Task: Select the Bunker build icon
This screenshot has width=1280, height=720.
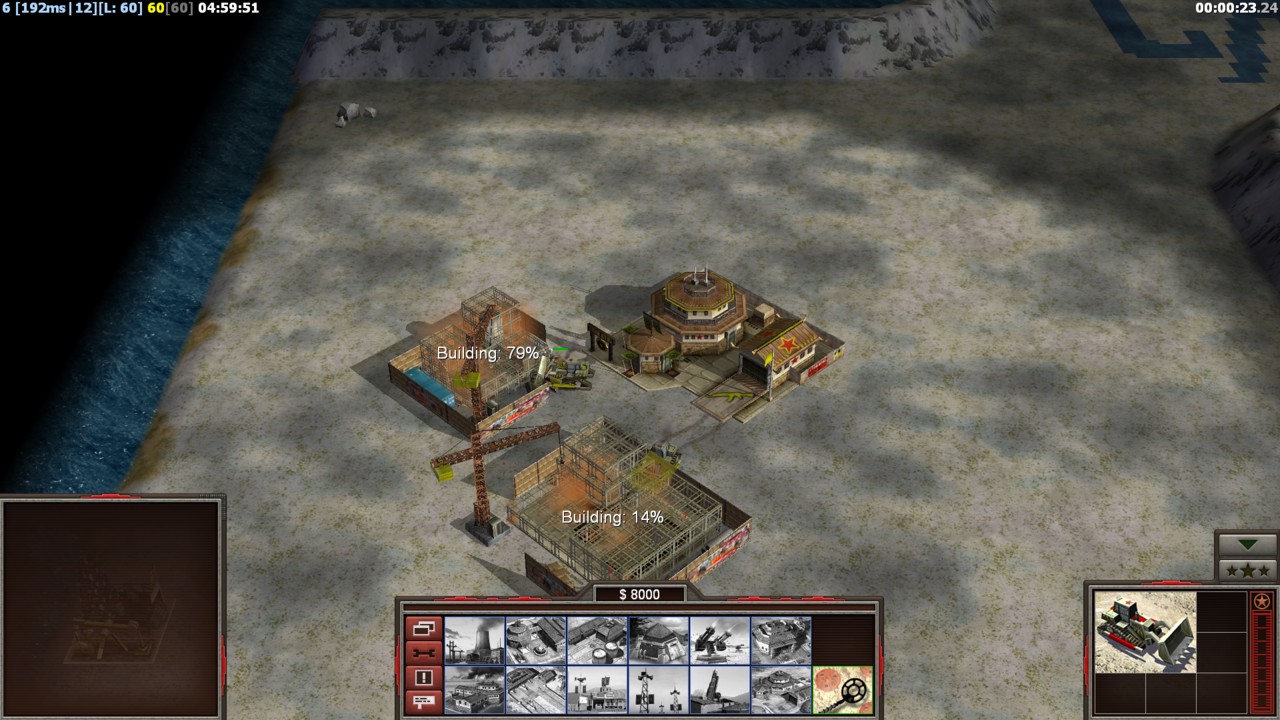Action: pyautogui.click(x=658, y=640)
